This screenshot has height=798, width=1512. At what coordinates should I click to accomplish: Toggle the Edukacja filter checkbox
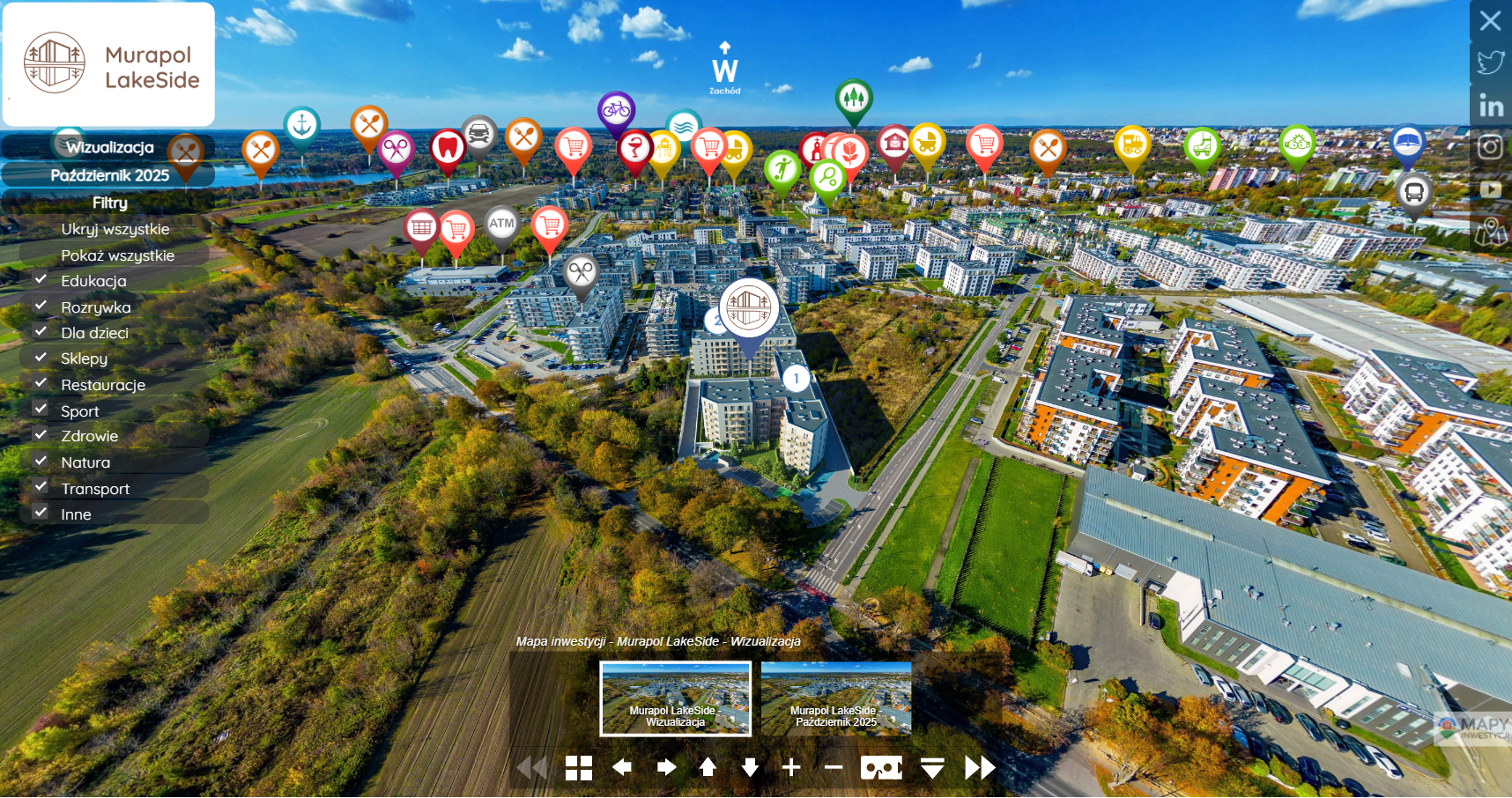point(41,279)
